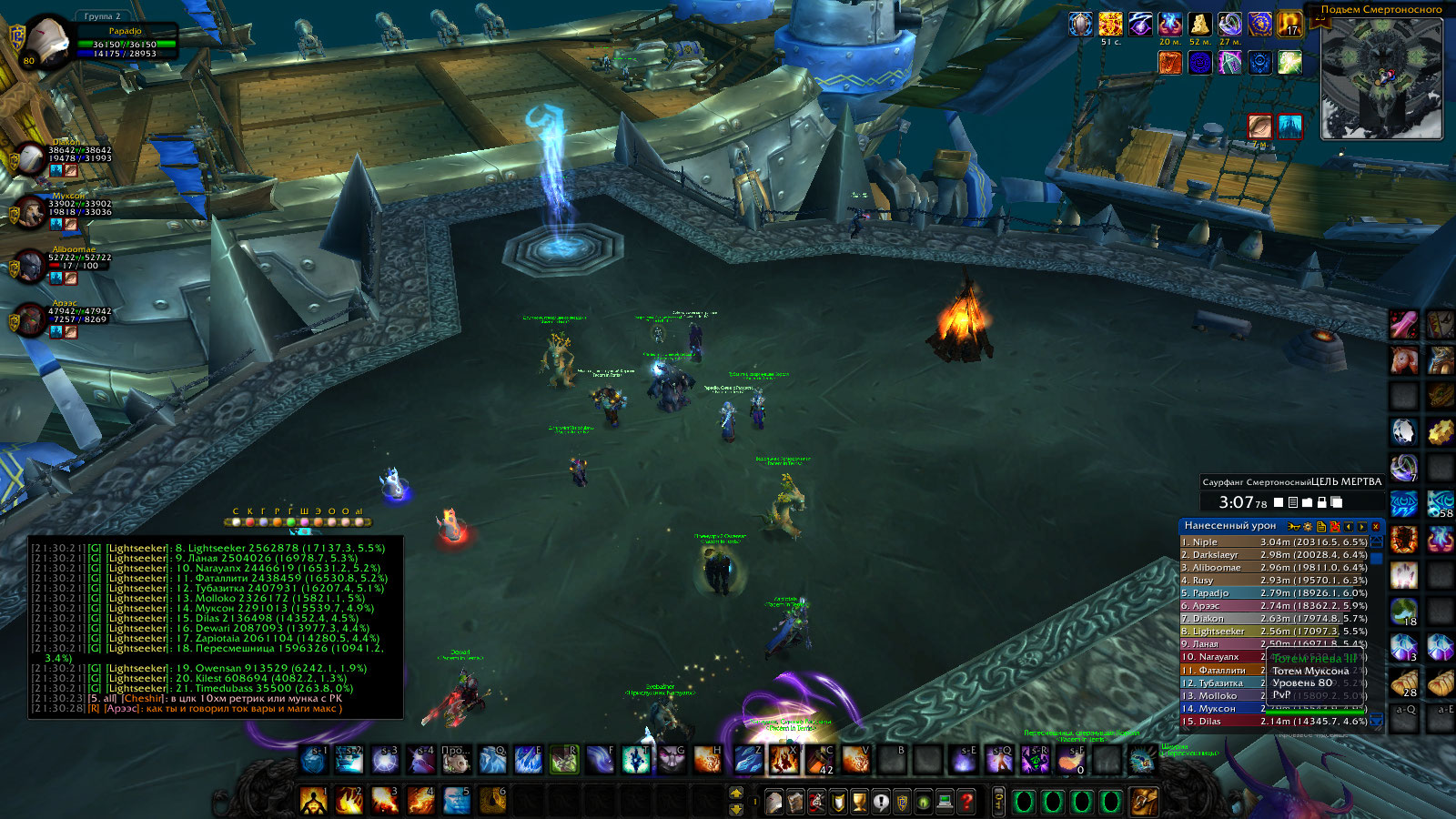This screenshot has height=819, width=1456.
Task: Select Niple row in damage meter
Action: point(1274,541)
